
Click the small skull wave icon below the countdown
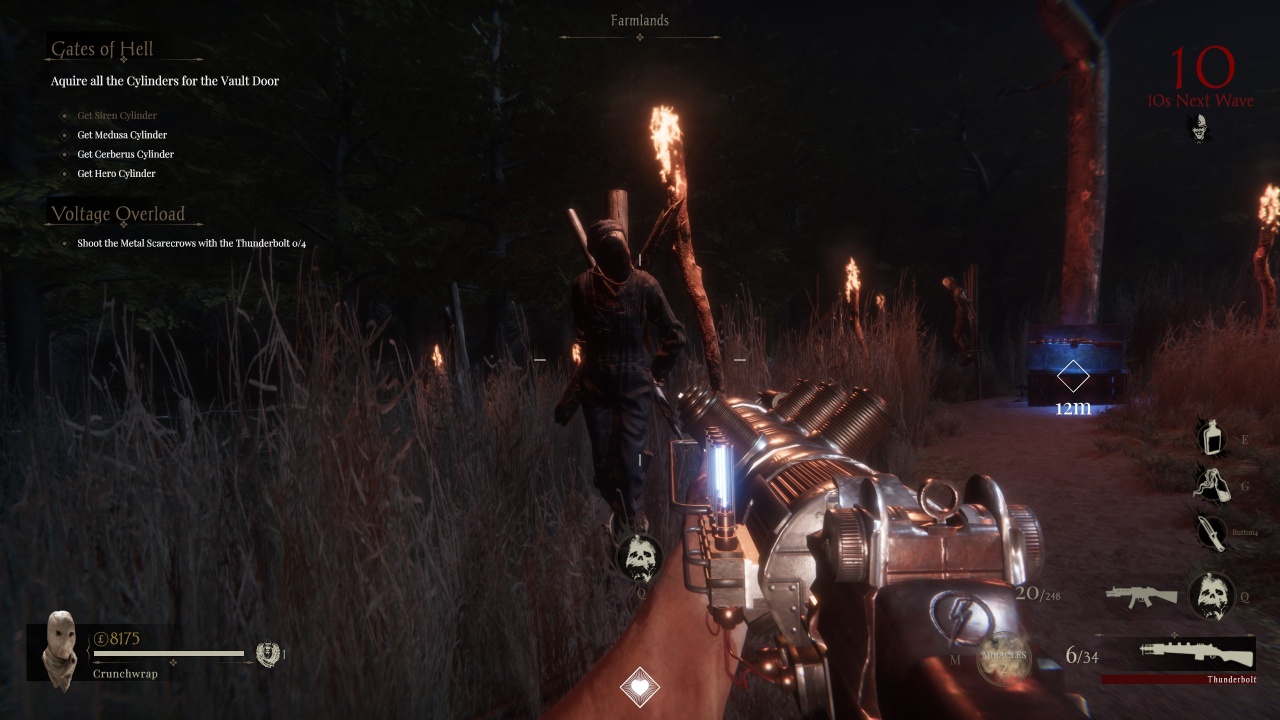coord(1199,128)
